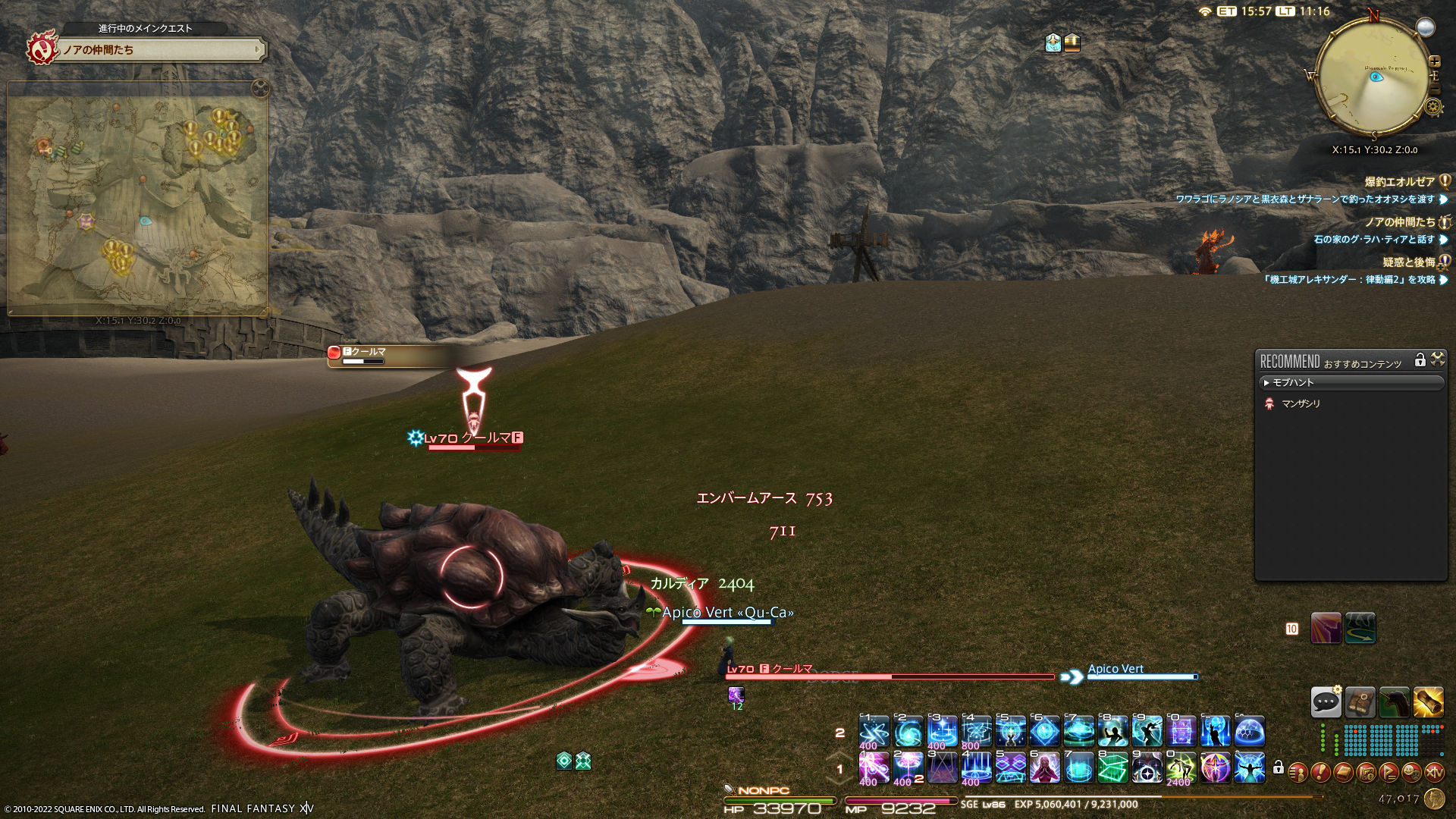Open the 爆釣エオルゼア quest tracker entry
The height and width of the screenshot is (819, 1456).
(1399, 181)
